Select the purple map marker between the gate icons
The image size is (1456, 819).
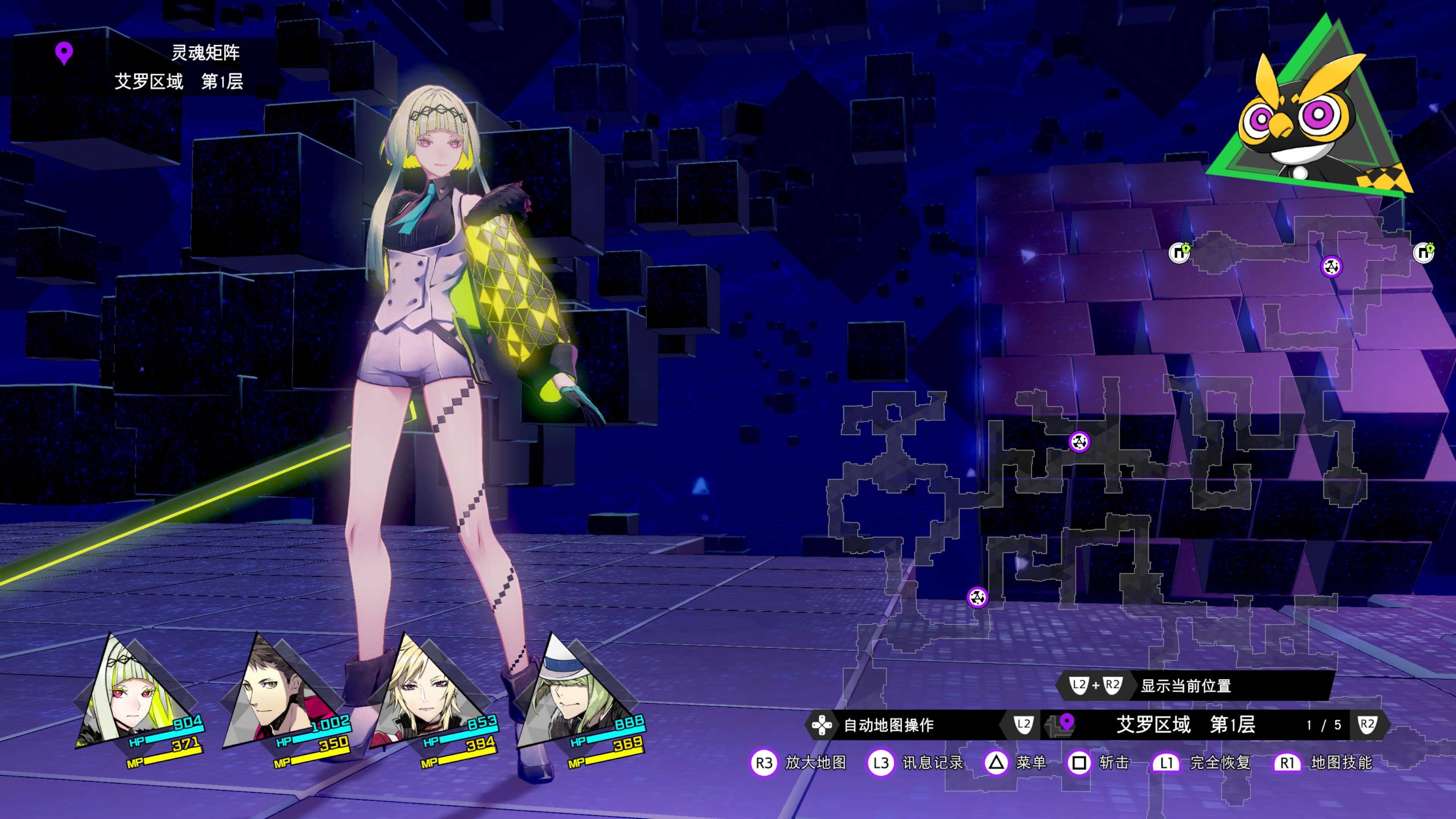(x=1331, y=266)
